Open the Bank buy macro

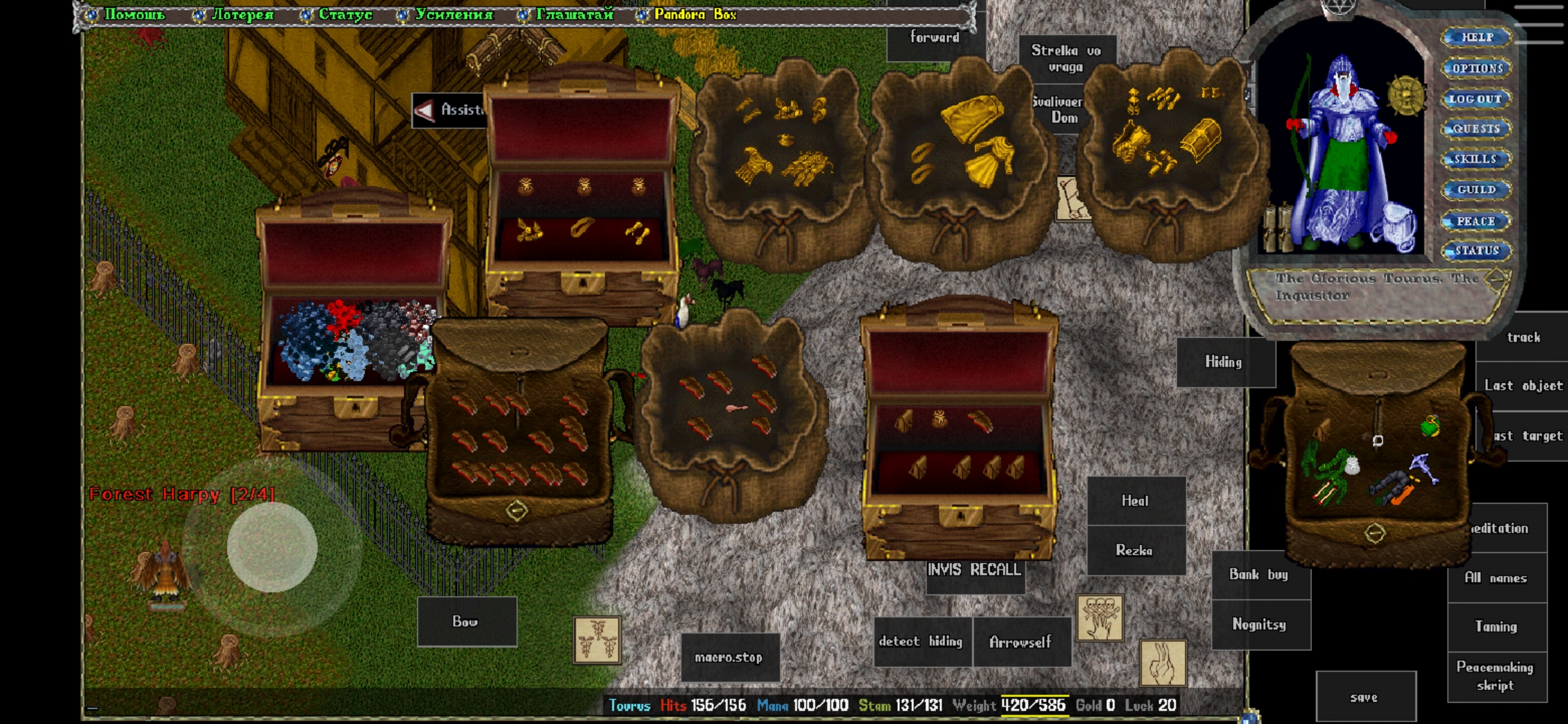pos(1259,575)
